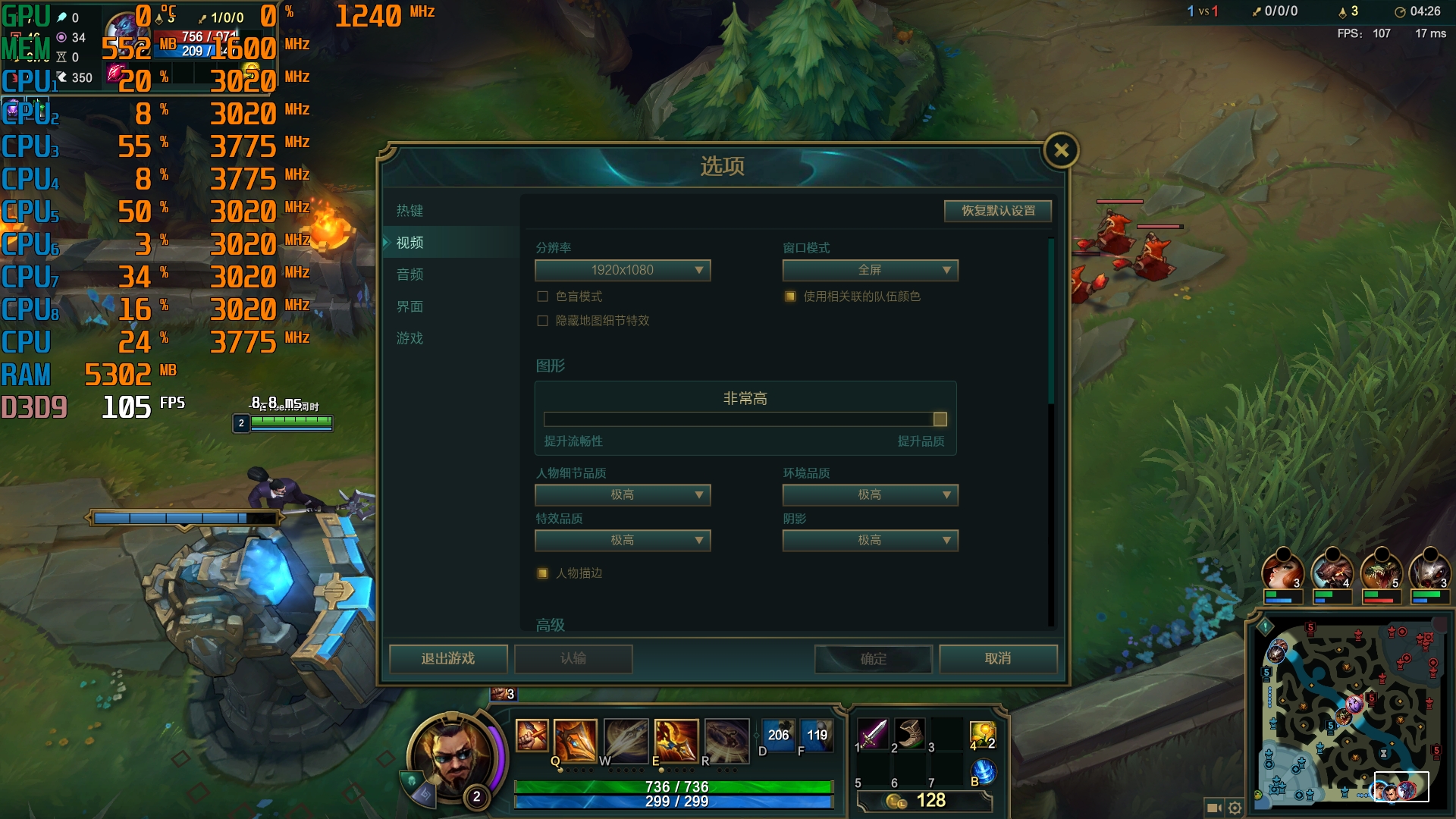This screenshot has height=819, width=1456.
Task: Open the 1920x1080 resolution dropdown
Action: 622,270
